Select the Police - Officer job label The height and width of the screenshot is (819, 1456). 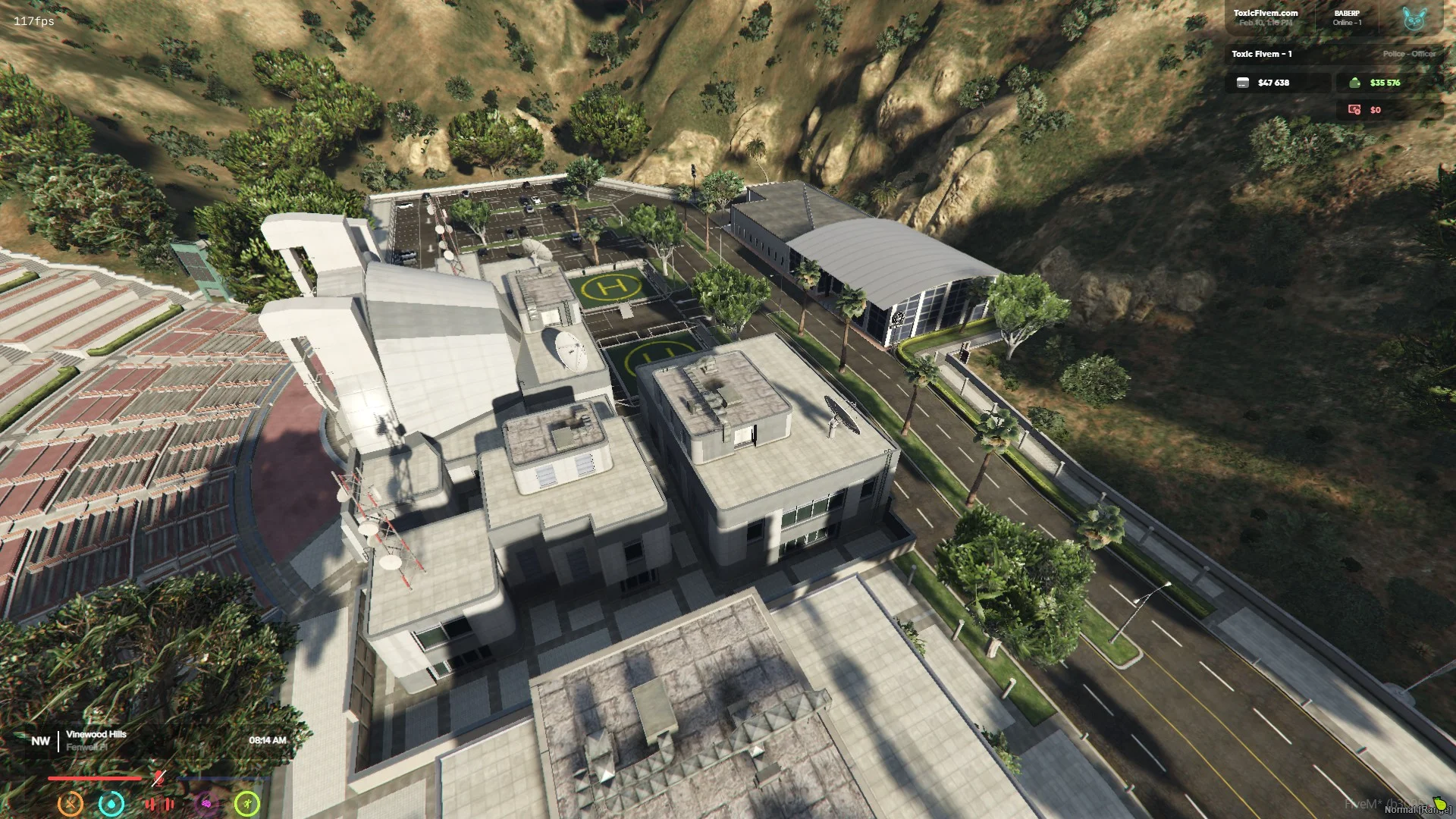1408,54
